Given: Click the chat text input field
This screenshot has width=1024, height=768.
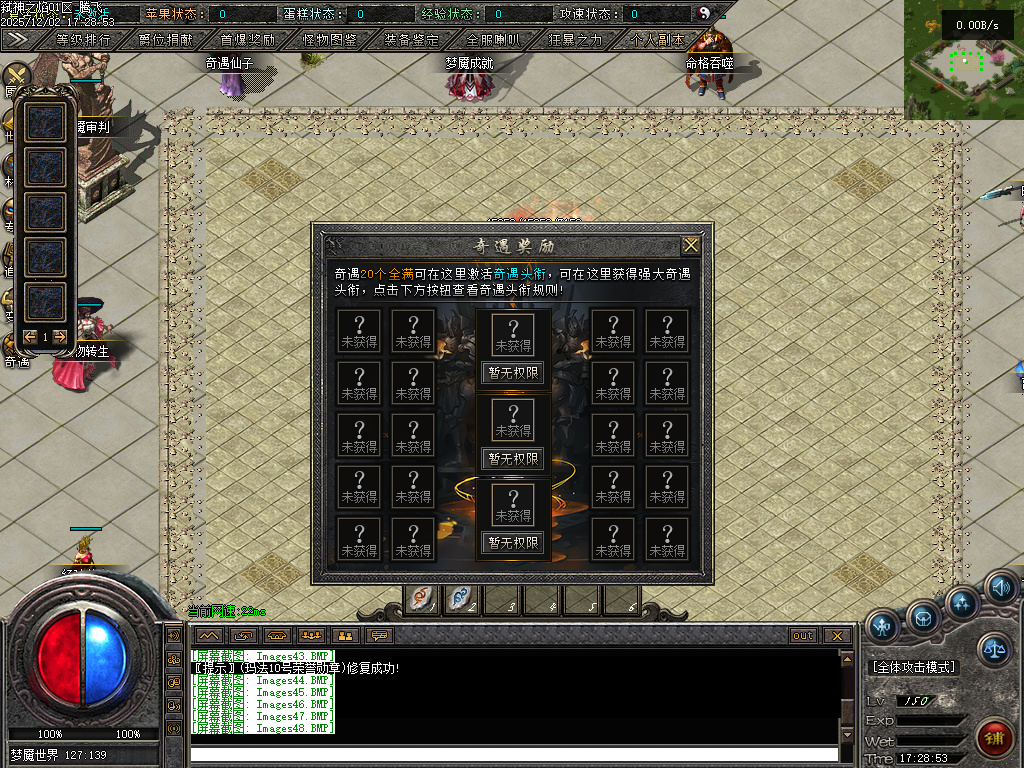Looking at the screenshot, I should 514,754.
